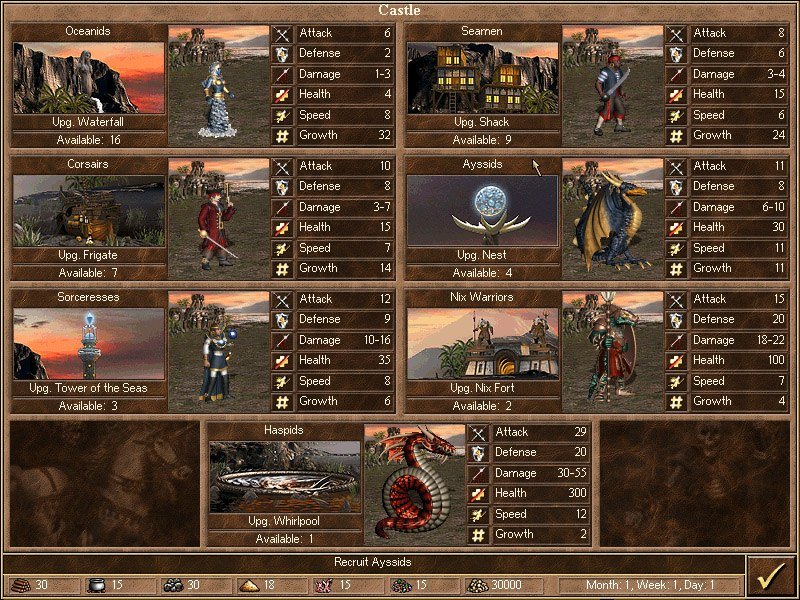Click the Corsair creature portrait
The width and height of the screenshot is (800, 600).
tap(219, 218)
